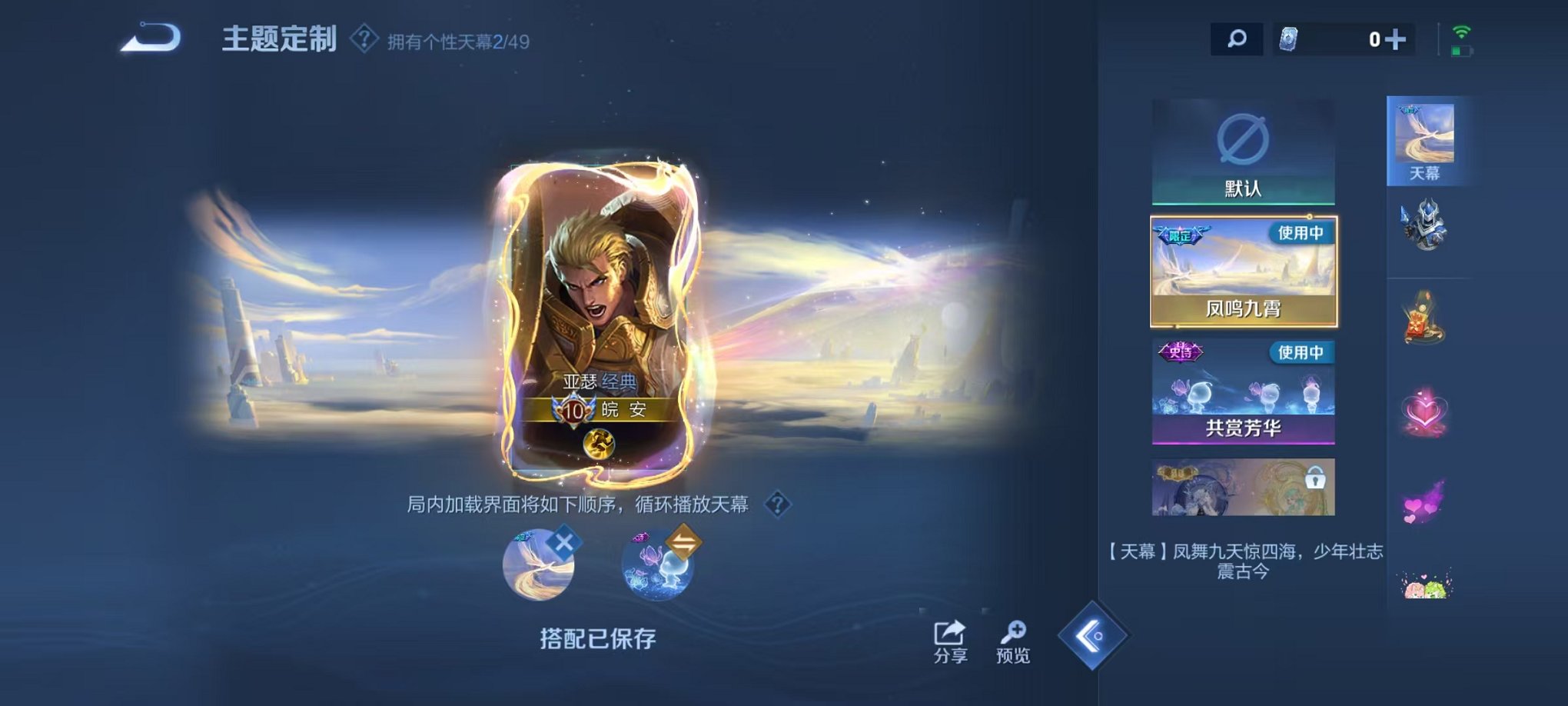Viewport: 1568px width, 706px height.
Task: Switch to the 天幕 tab in right sidebar
Action: click(1428, 138)
